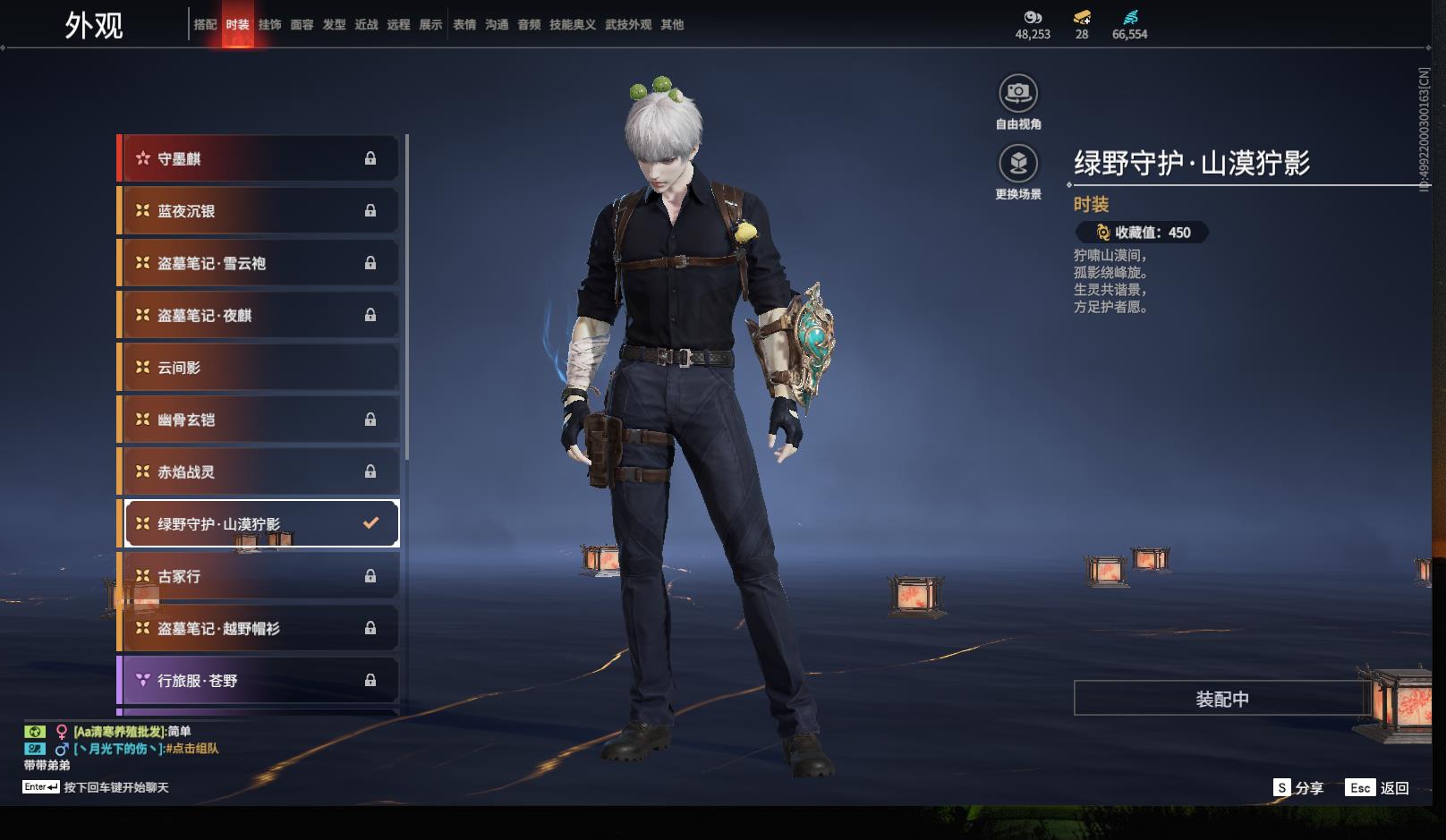1446x840 pixels.
Task: Select the 近战 melee tab
Action: point(366,25)
